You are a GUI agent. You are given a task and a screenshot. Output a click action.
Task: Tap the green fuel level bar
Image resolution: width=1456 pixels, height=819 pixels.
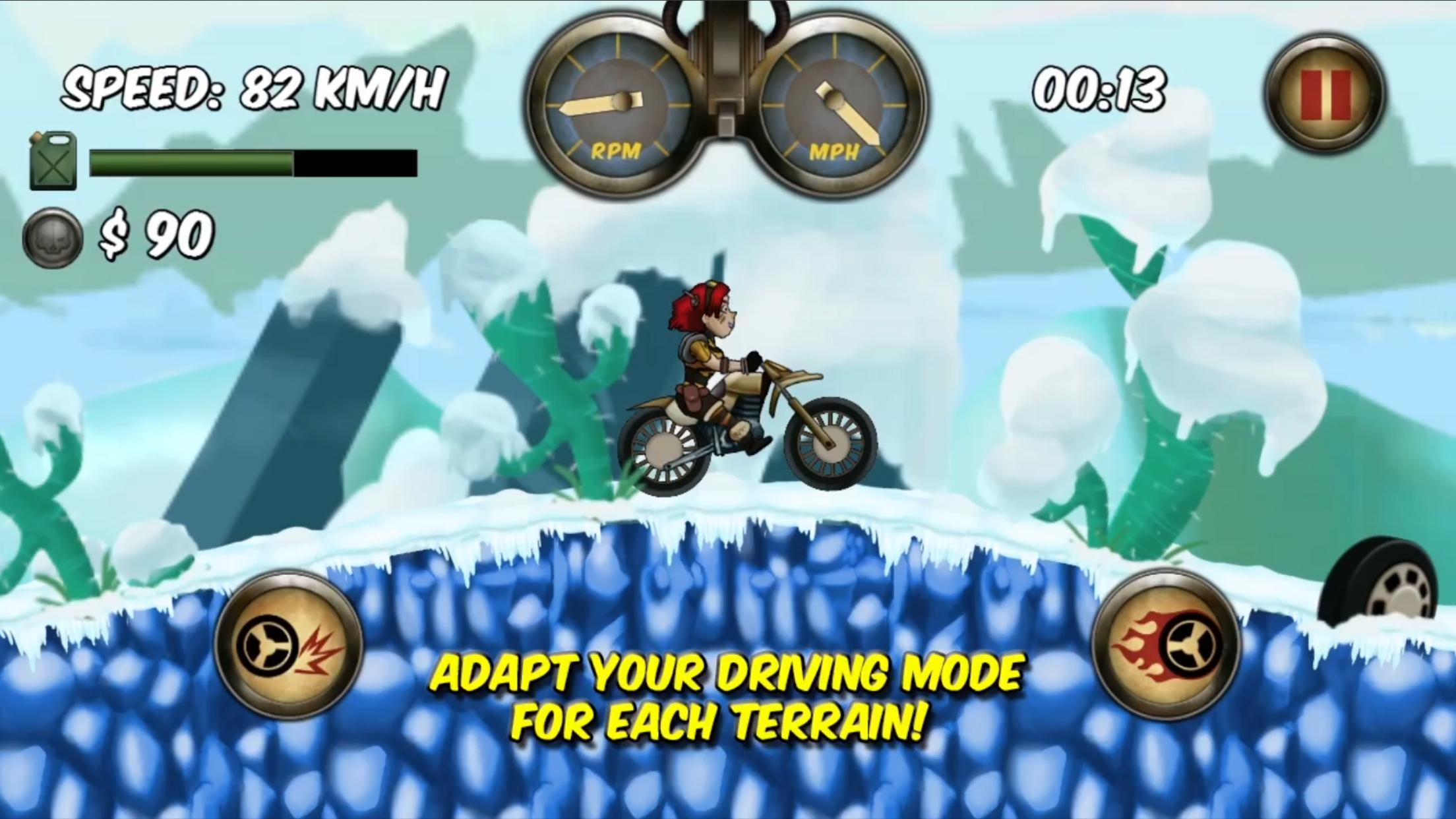coord(191,163)
